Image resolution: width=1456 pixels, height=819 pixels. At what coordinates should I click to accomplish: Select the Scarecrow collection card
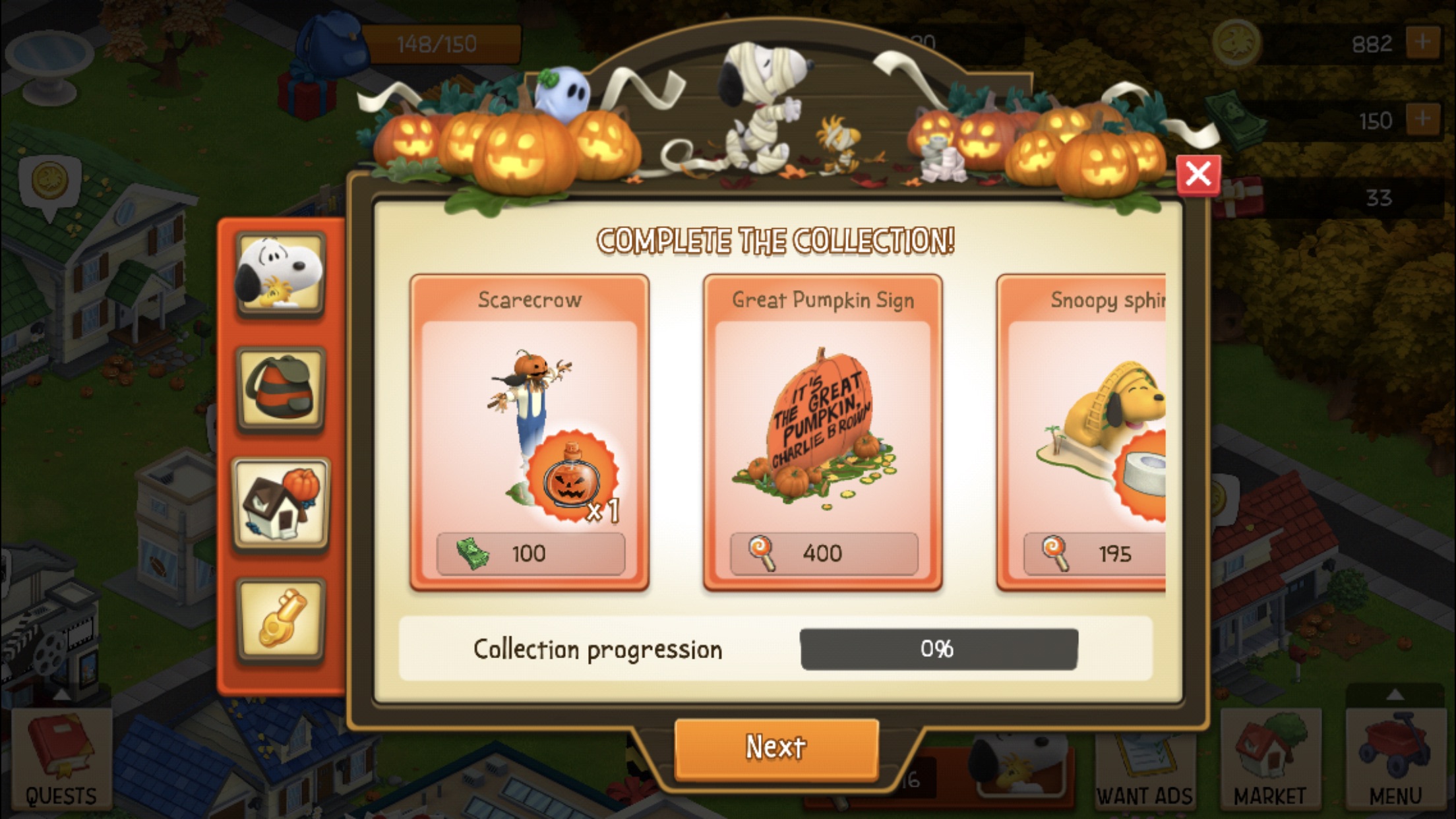[530, 422]
